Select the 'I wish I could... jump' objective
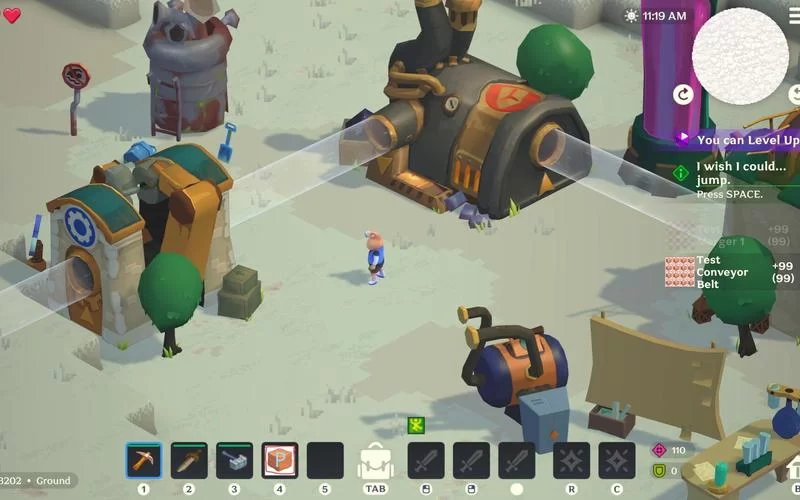Viewport: 800px width, 500px height. 738,173
